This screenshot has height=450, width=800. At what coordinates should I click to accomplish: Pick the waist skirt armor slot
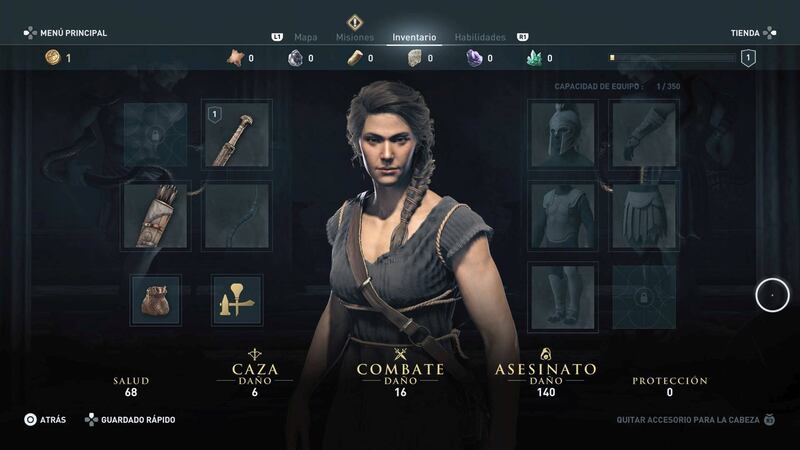pyautogui.click(x=644, y=215)
